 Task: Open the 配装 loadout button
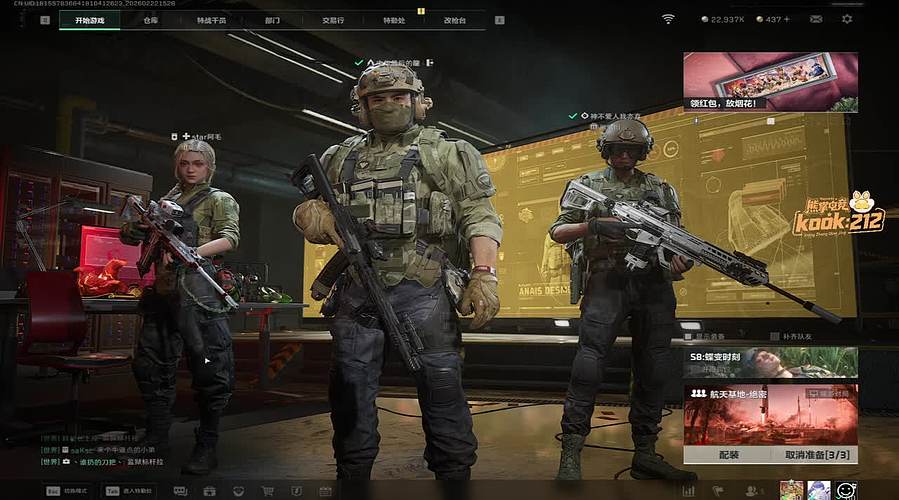(x=728, y=455)
